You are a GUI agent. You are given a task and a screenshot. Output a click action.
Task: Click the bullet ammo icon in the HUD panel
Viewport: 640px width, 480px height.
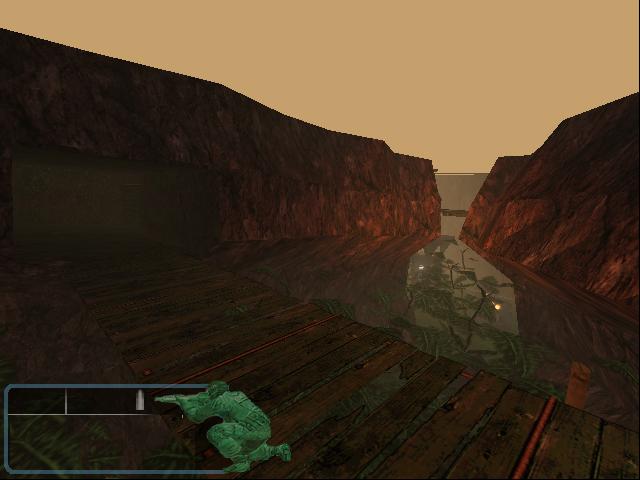click(140, 401)
